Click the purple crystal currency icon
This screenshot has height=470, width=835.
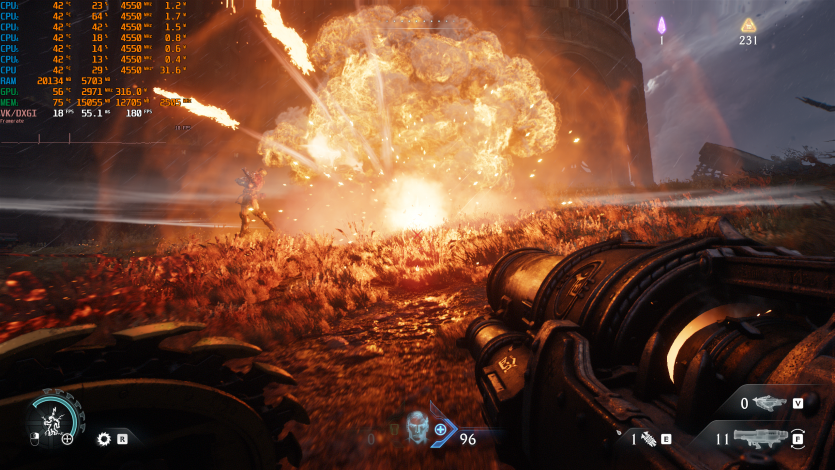(x=661, y=25)
